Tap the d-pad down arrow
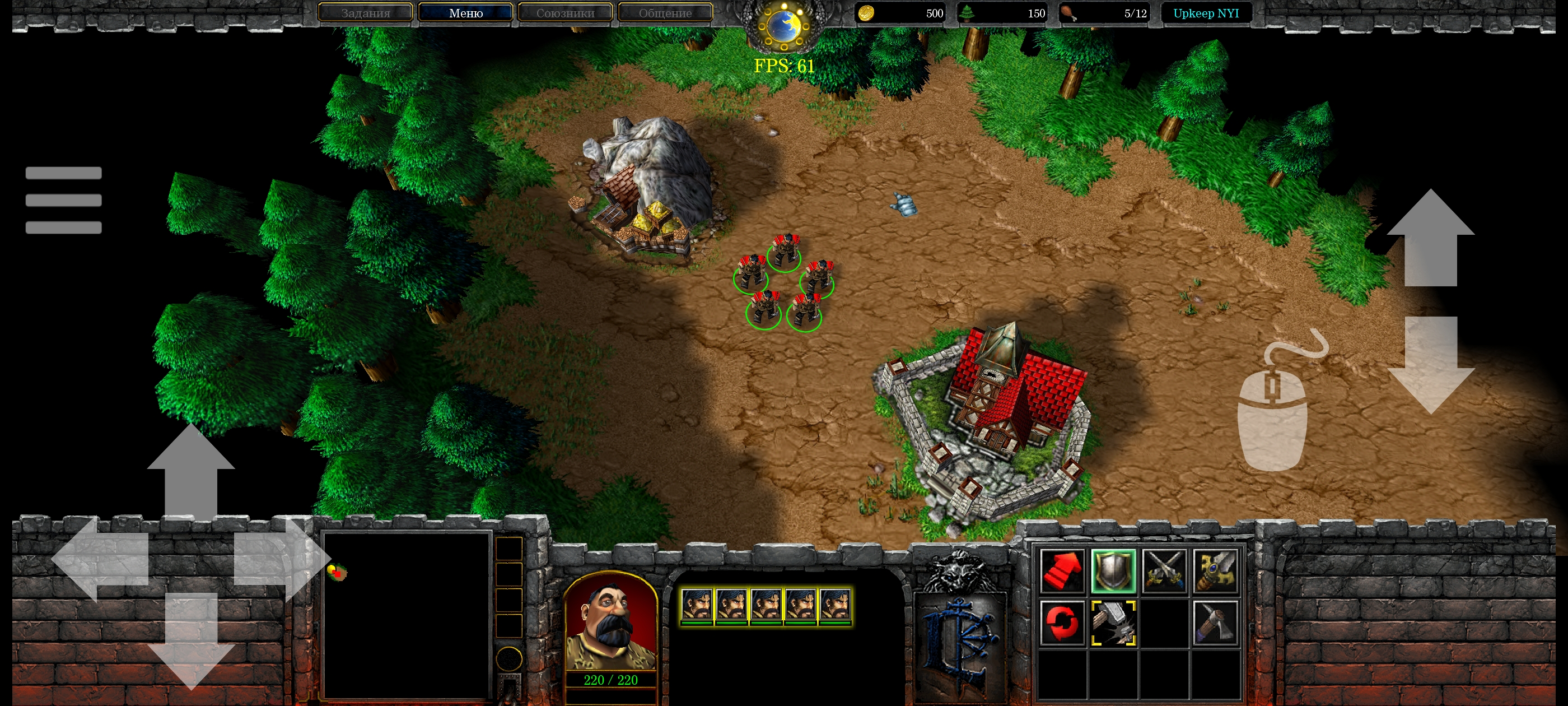Viewport: 1568px width, 706px height. (x=190, y=640)
